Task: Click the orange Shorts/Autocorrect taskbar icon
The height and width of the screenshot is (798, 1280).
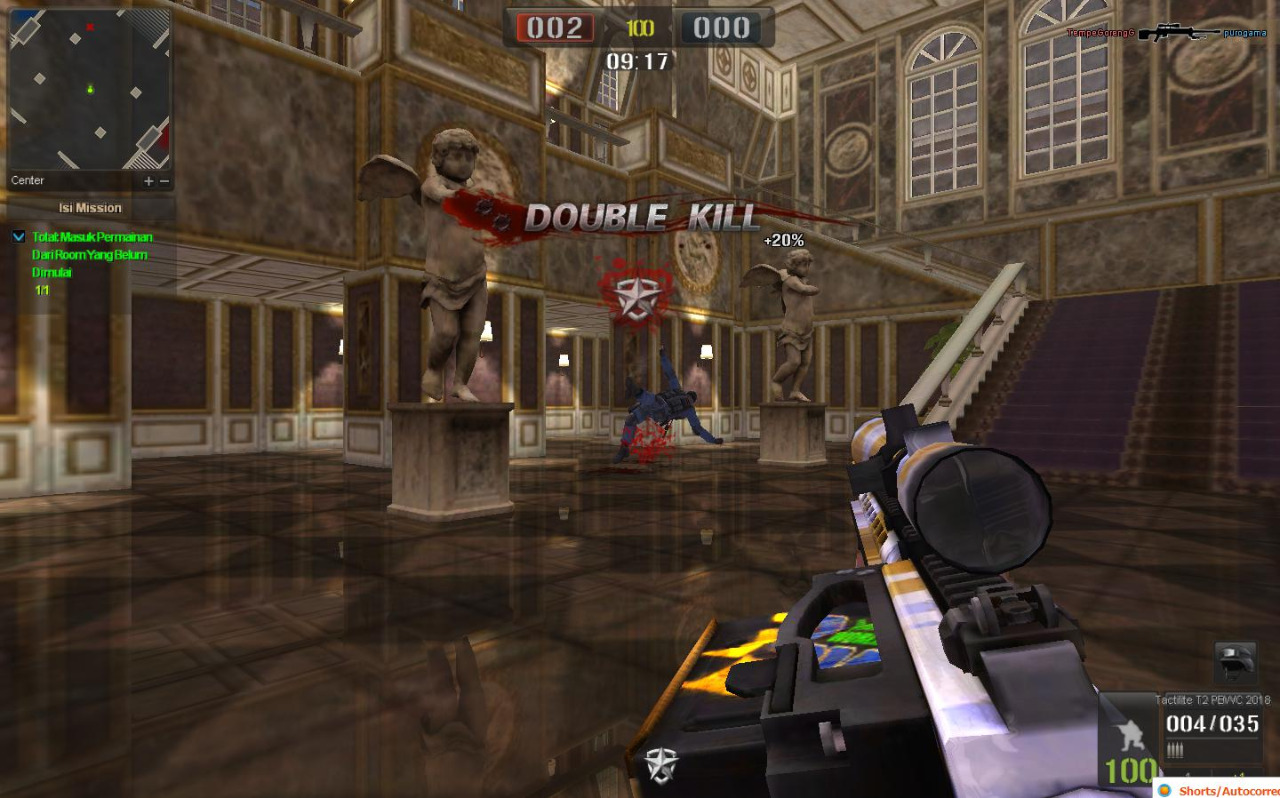Action: coord(1165,789)
